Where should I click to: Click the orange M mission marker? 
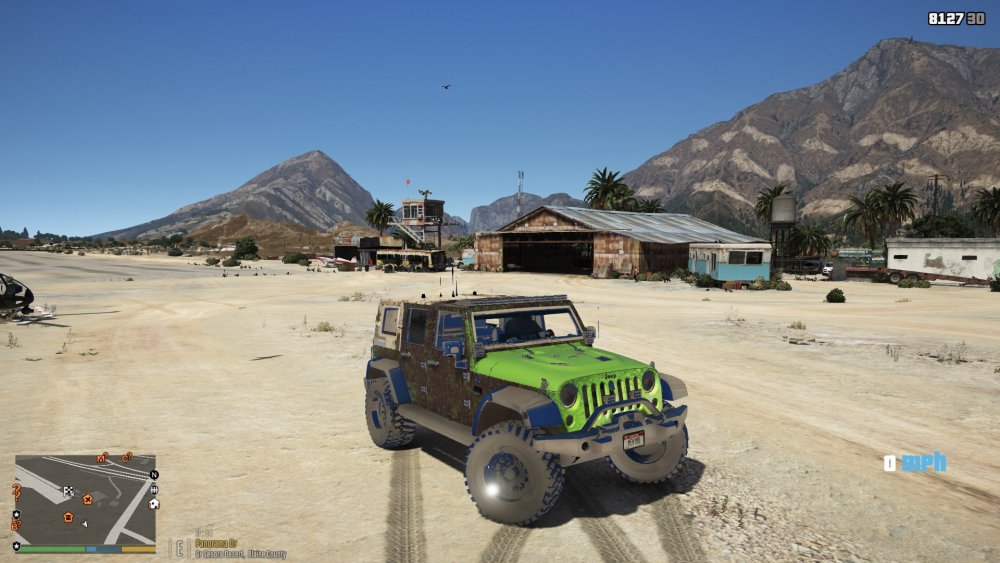point(101,458)
